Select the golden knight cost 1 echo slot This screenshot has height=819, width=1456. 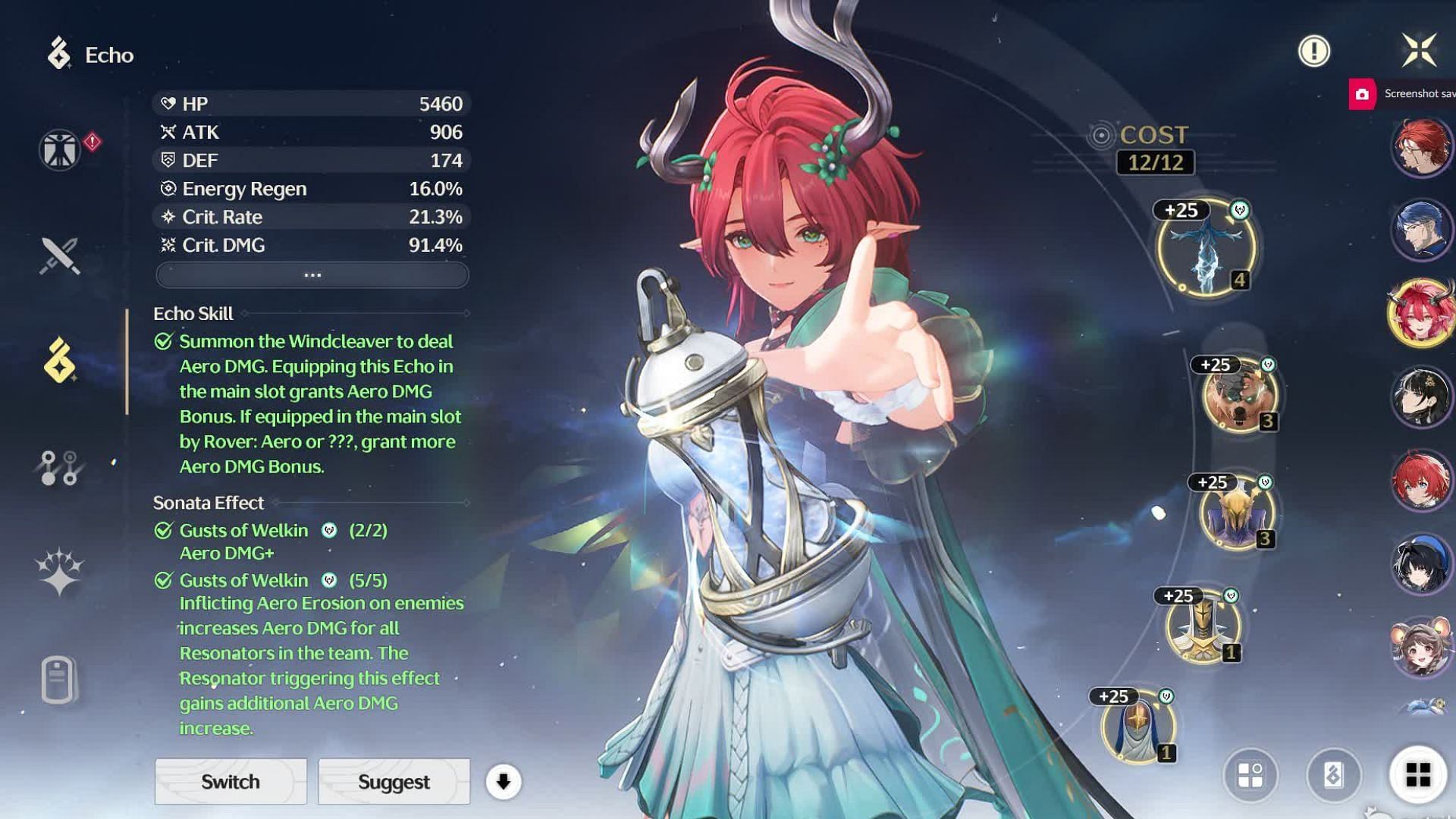pos(1203,626)
